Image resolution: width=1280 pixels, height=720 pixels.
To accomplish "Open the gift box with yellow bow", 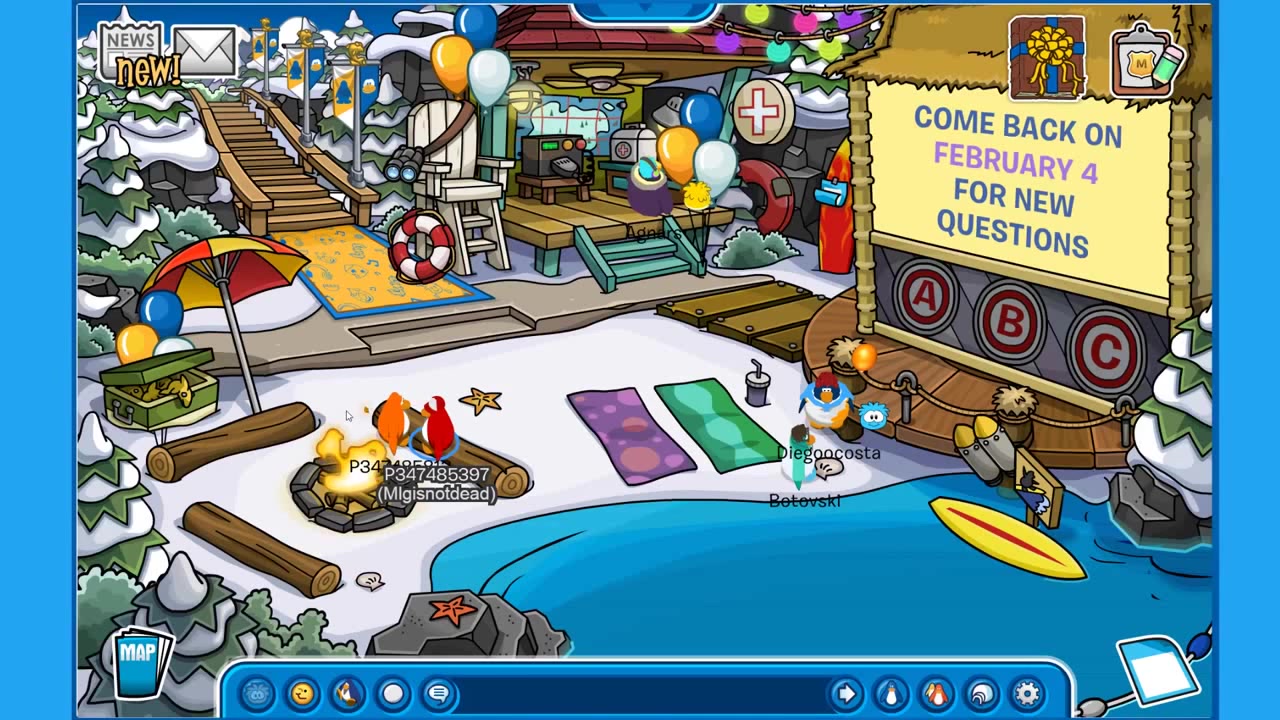I will [x=1047, y=56].
